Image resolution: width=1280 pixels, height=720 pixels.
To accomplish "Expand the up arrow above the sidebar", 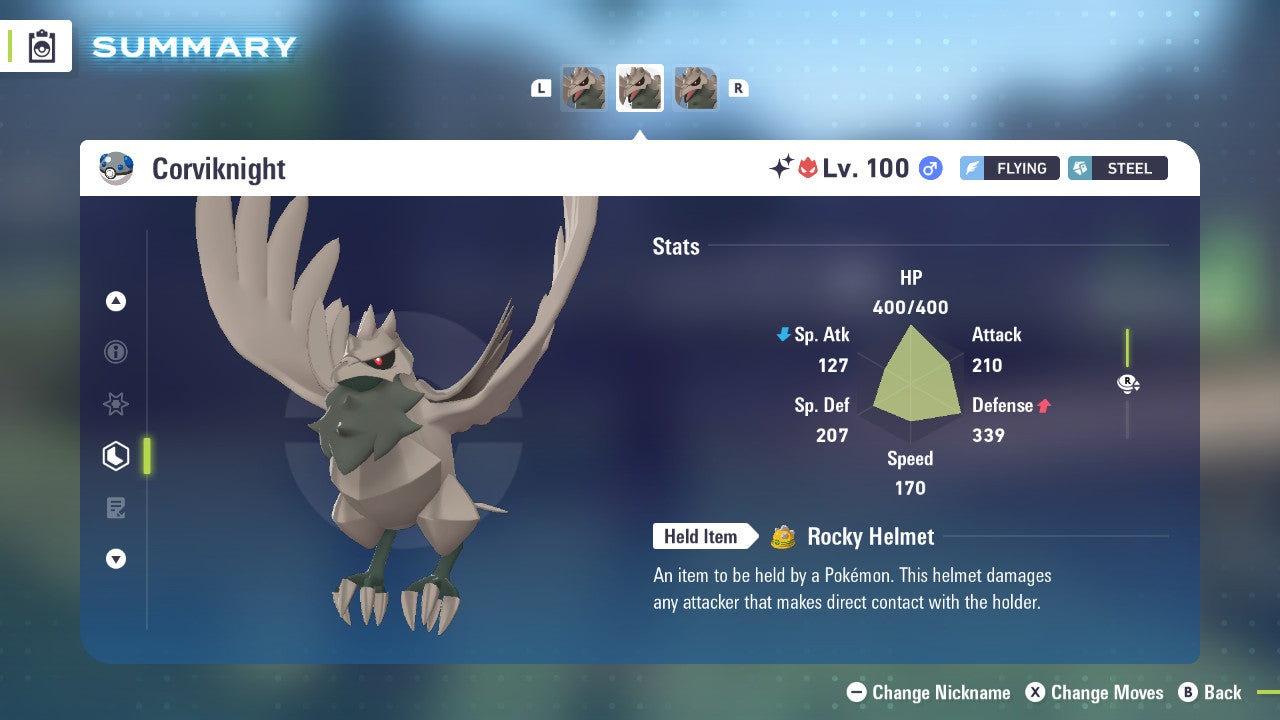I will tap(116, 301).
